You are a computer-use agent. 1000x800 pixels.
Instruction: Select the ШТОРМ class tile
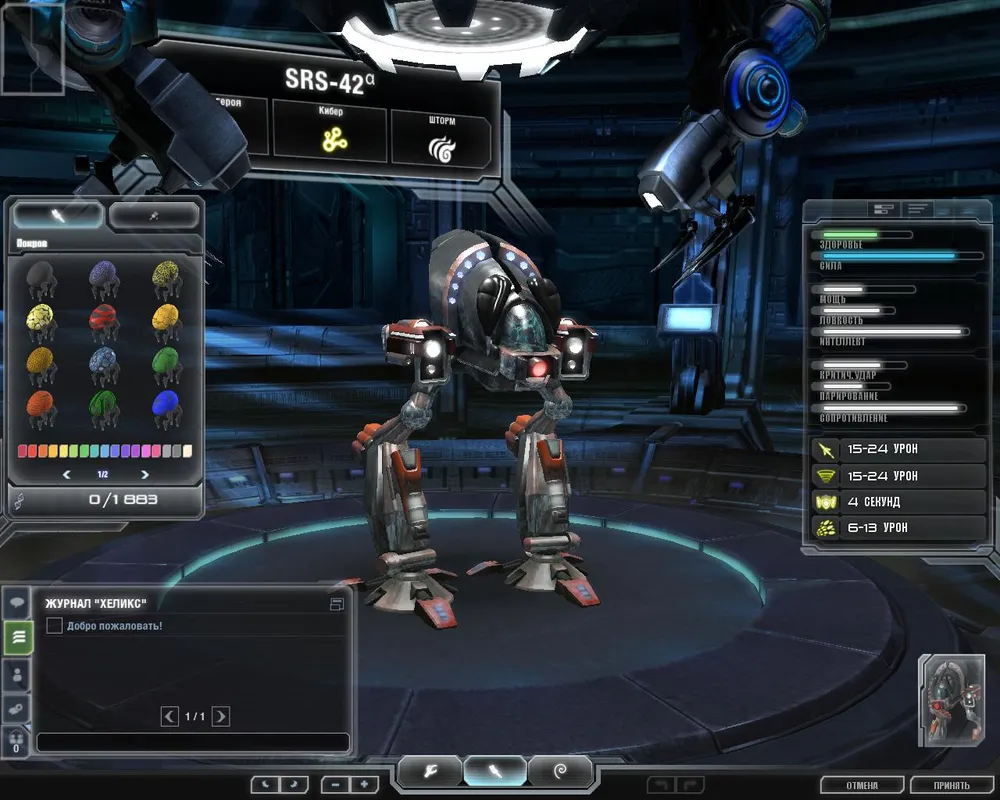coord(440,138)
